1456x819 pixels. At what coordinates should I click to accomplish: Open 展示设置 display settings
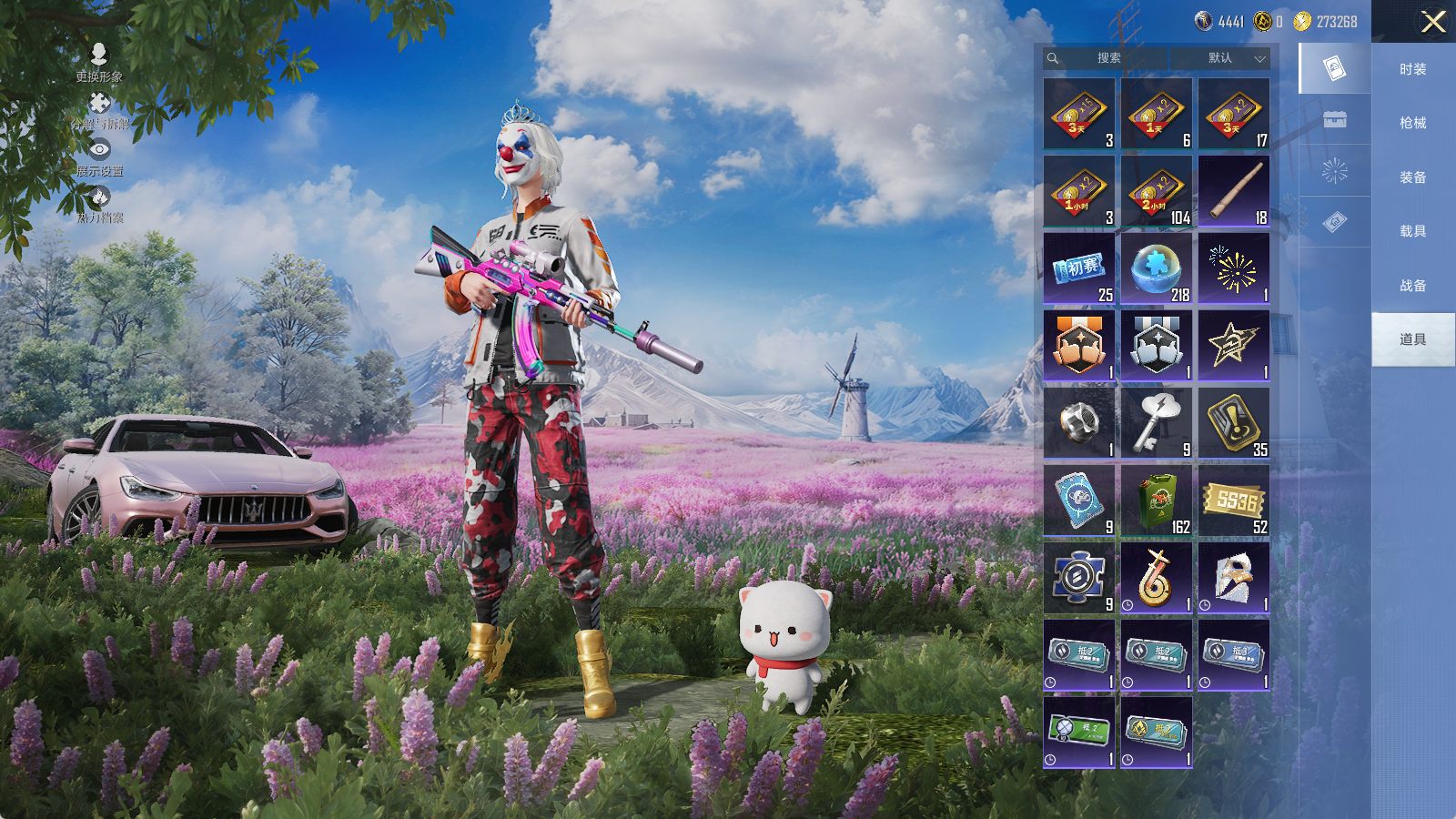click(x=99, y=157)
